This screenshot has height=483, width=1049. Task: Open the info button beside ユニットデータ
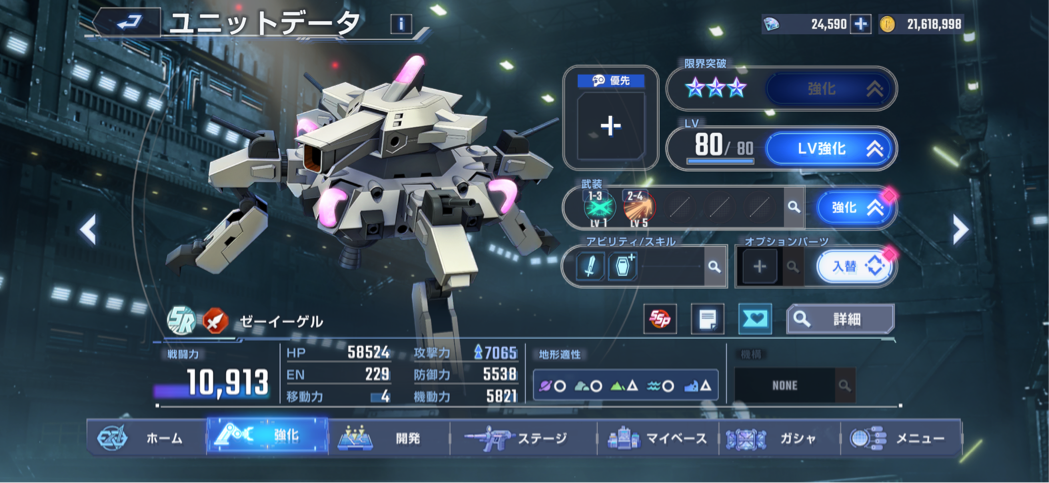coord(401,24)
